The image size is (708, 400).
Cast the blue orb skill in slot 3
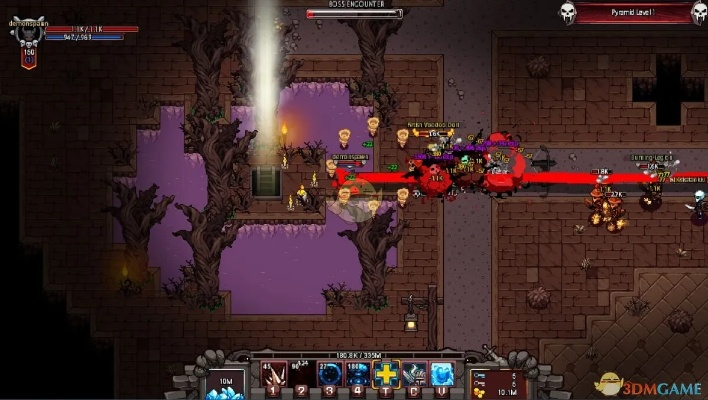click(330, 374)
